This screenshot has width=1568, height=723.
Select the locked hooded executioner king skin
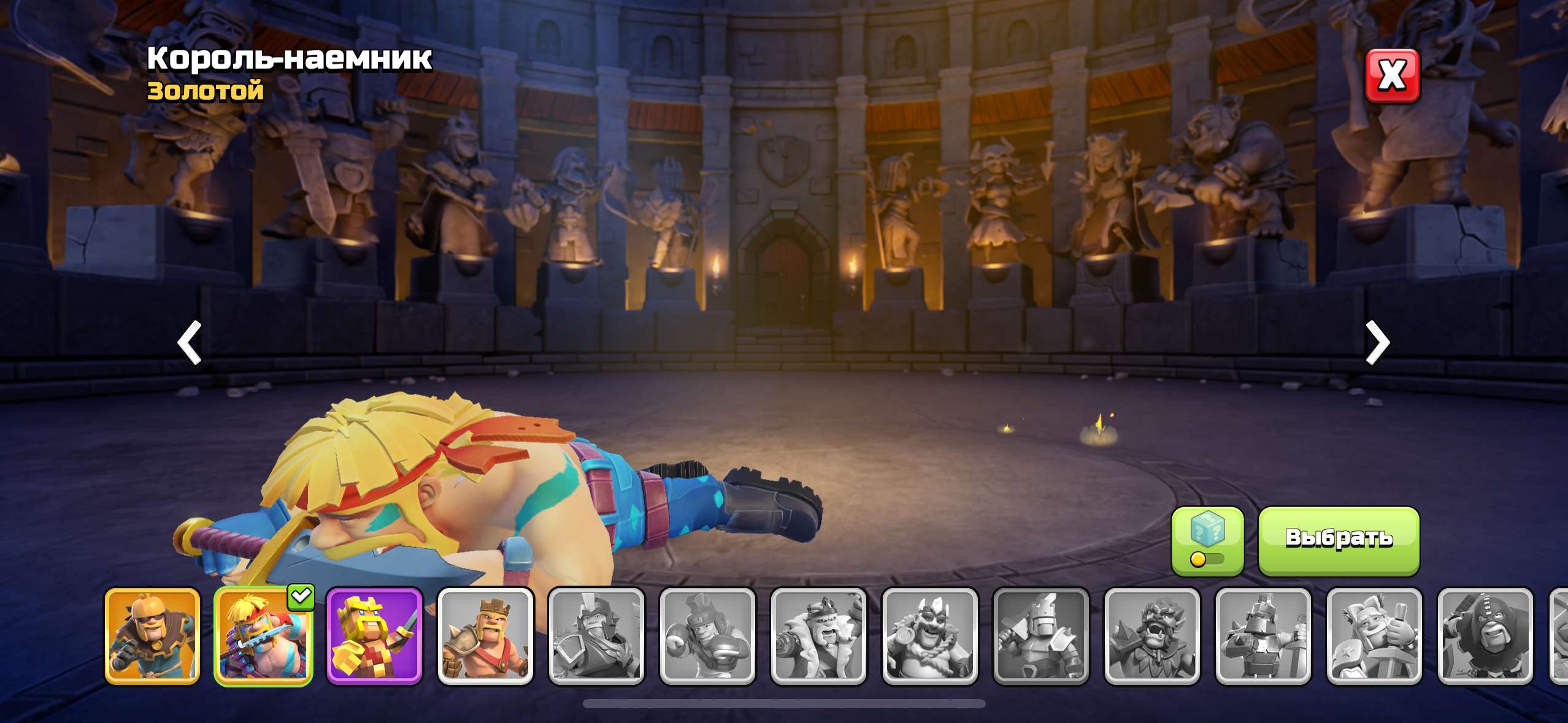click(1485, 636)
